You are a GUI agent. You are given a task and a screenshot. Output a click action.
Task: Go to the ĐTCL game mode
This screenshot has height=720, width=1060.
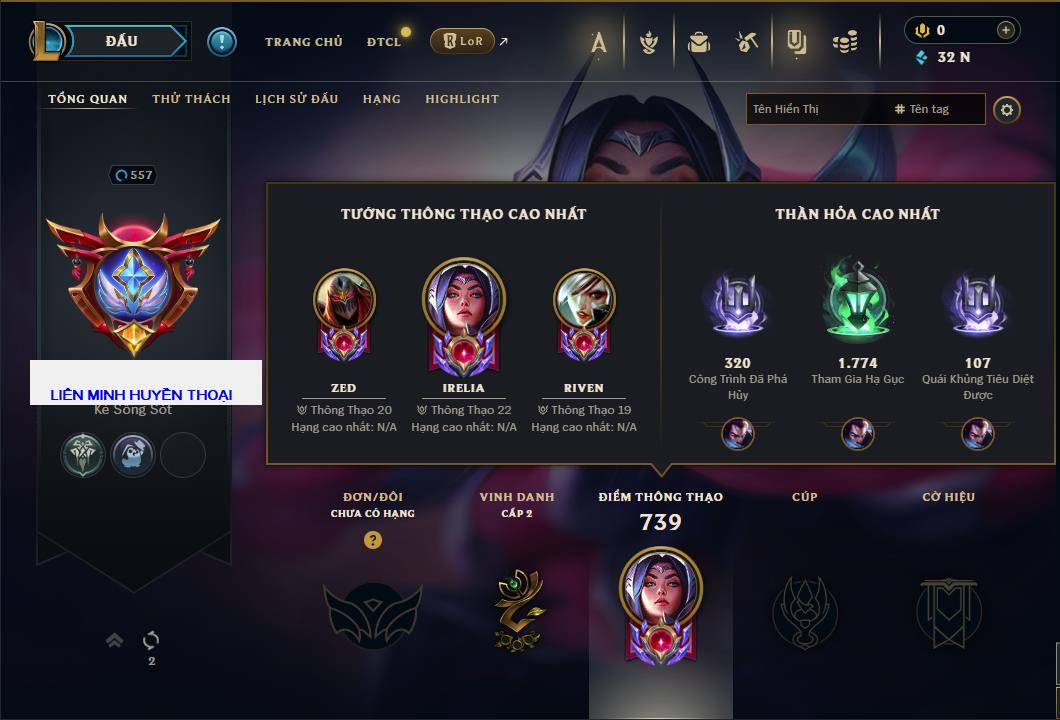384,42
